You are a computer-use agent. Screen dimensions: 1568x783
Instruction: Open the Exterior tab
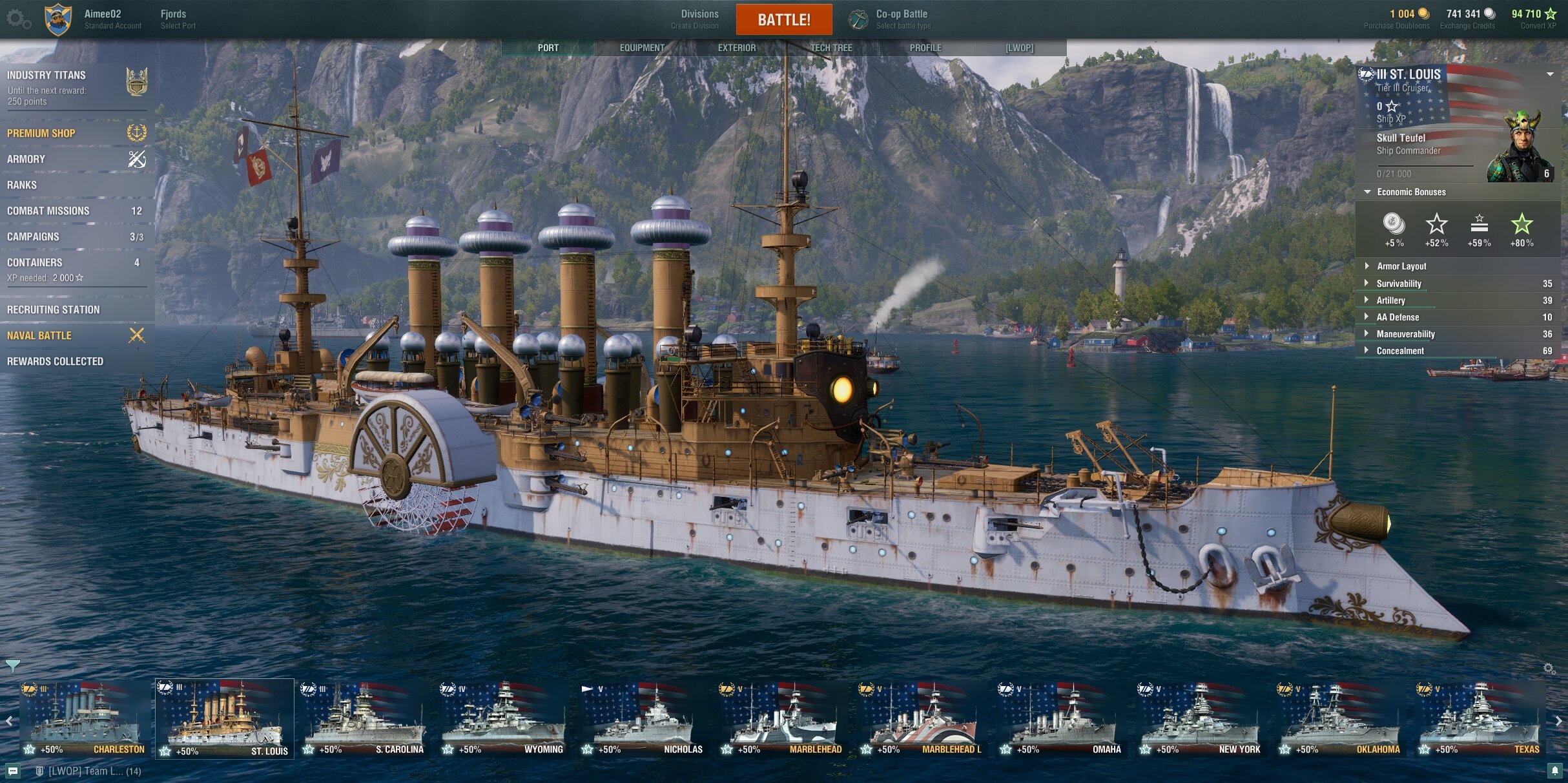click(x=736, y=48)
